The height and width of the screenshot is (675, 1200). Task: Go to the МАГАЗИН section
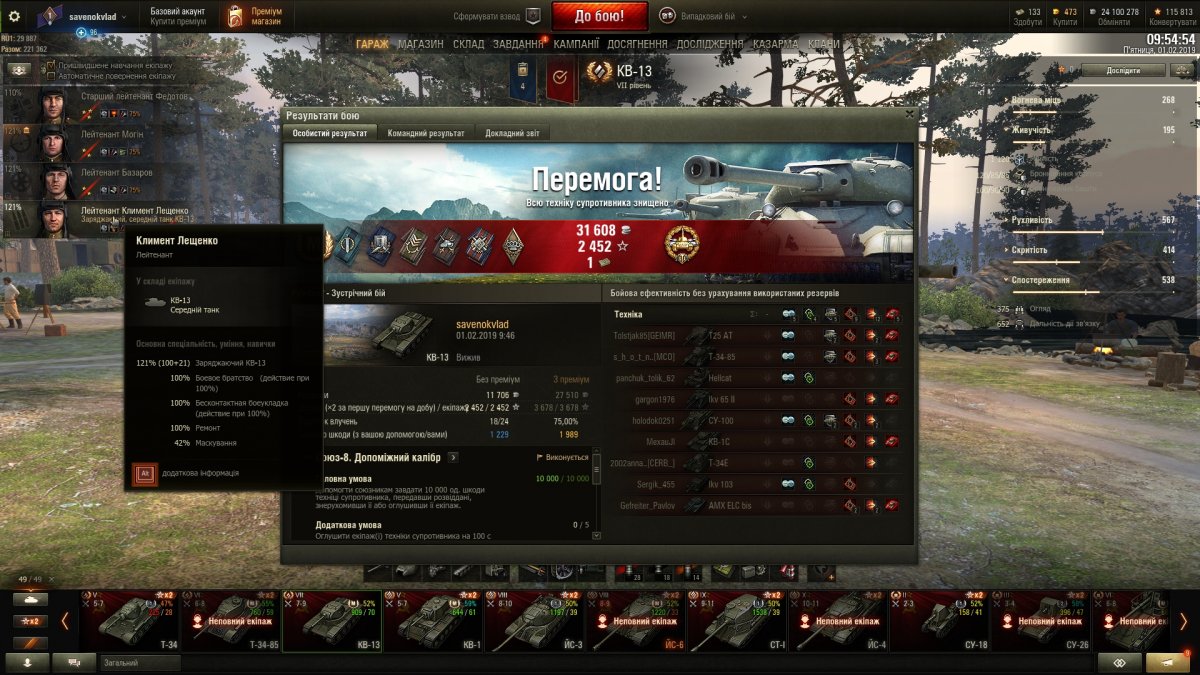[x=420, y=44]
